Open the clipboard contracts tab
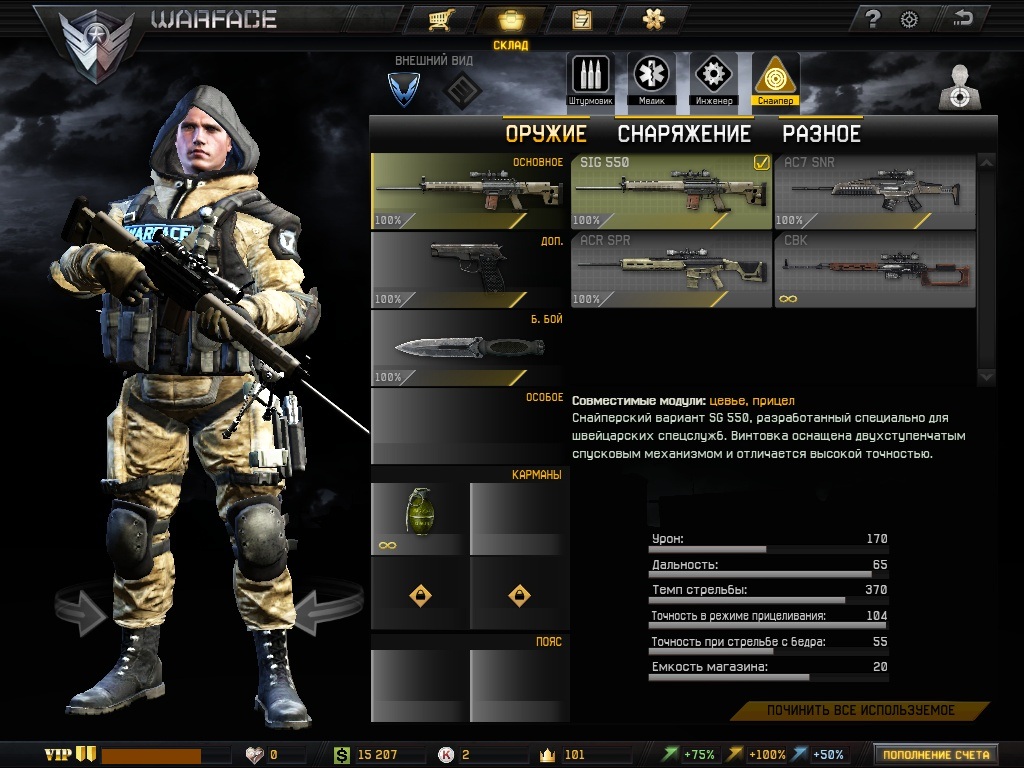 click(581, 19)
